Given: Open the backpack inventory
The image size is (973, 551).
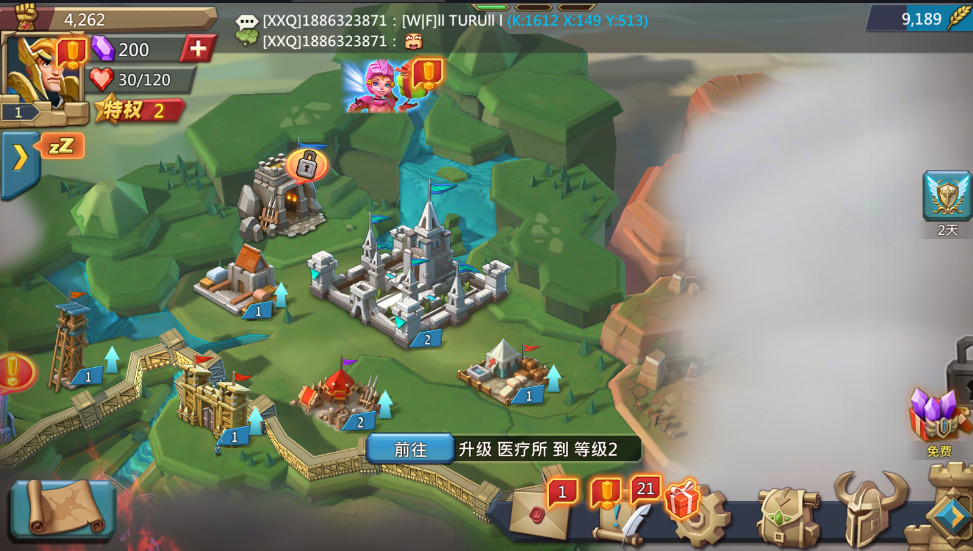Looking at the screenshot, I should [788, 517].
